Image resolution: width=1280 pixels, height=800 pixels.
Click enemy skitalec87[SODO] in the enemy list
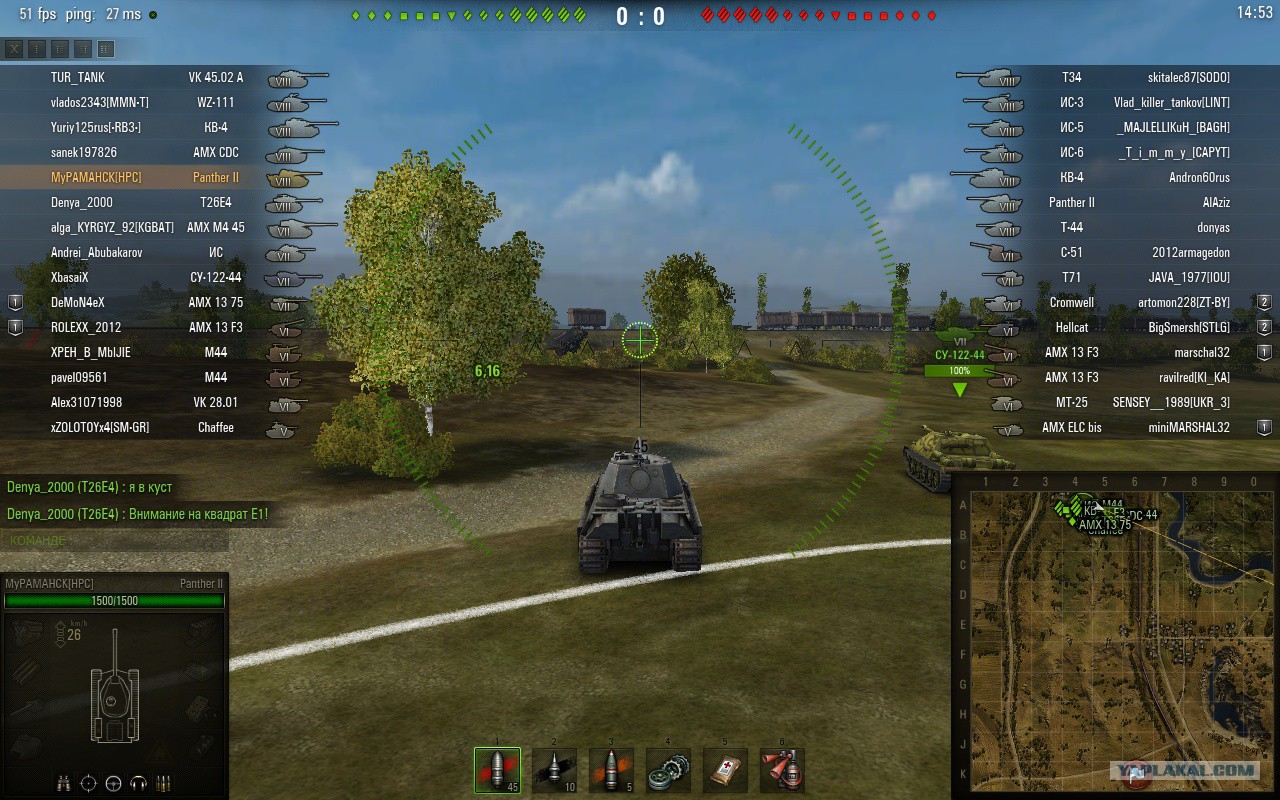pos(1188,77)
